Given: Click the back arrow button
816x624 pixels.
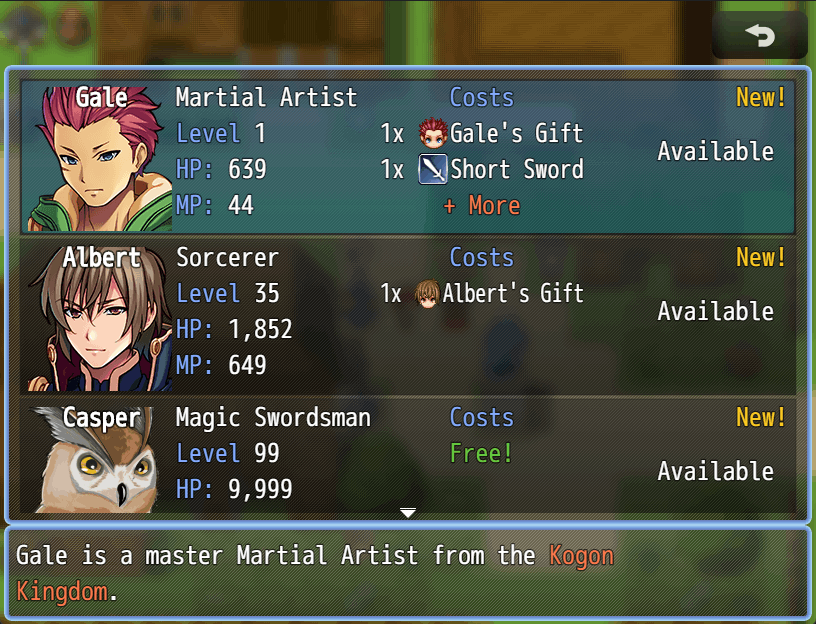Looking at the screenshot, I should click(x=760, y=36).
